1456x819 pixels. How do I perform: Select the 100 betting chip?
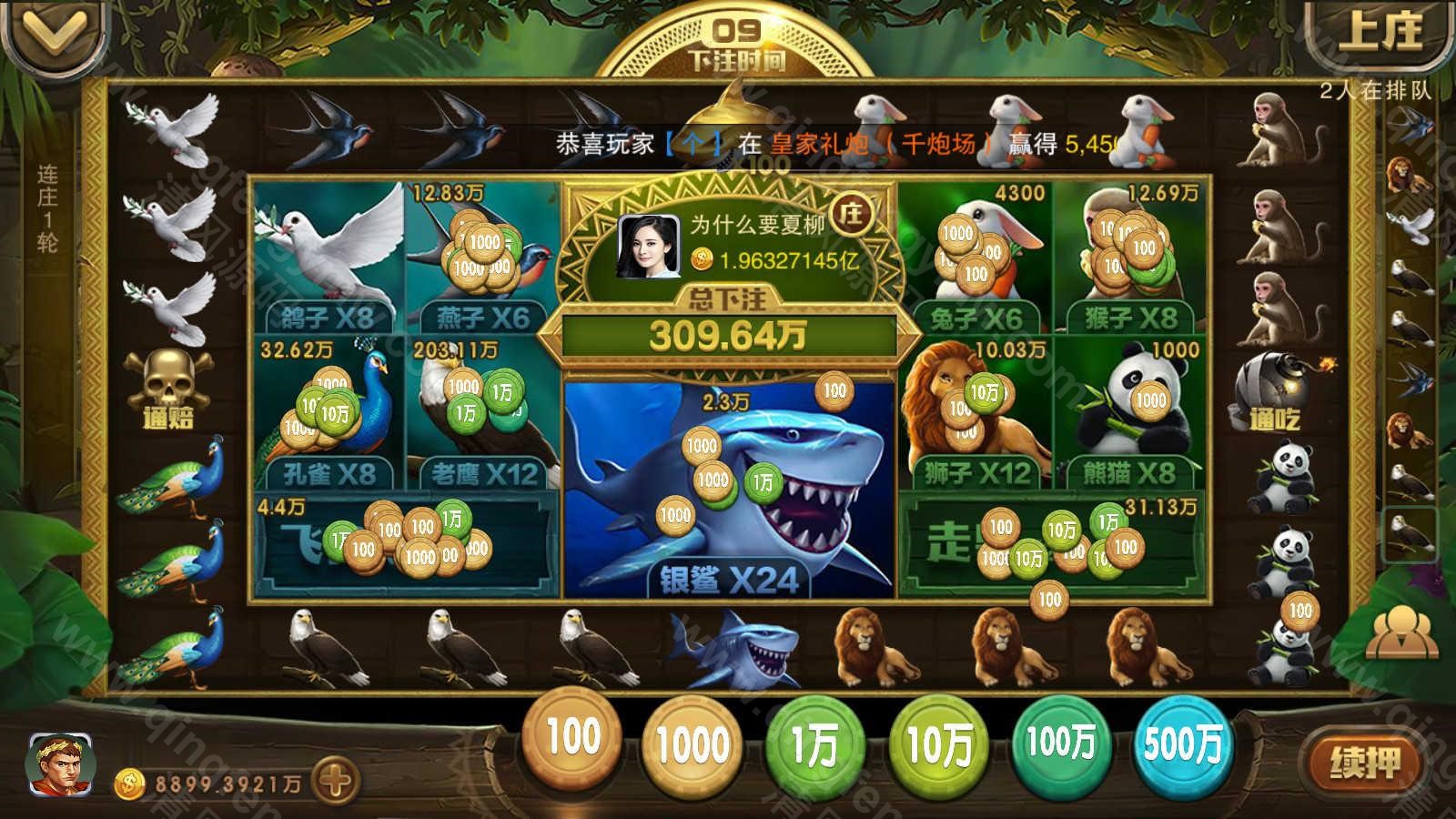[x=572, y=739]
